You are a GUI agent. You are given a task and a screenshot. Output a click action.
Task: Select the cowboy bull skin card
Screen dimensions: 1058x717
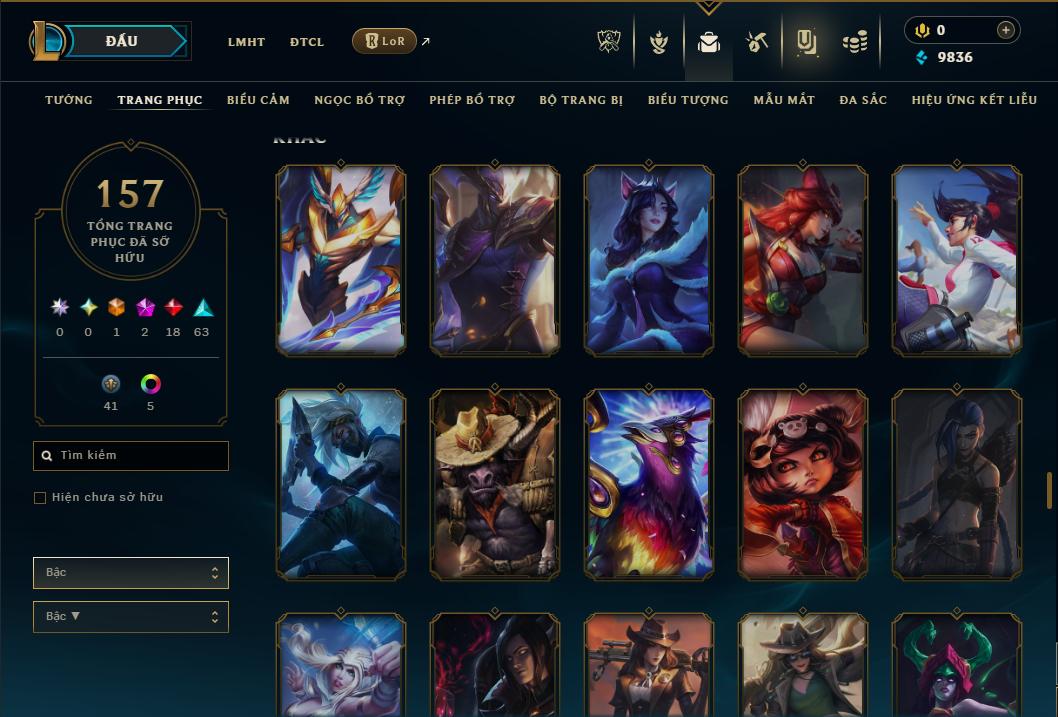(494, 484)
